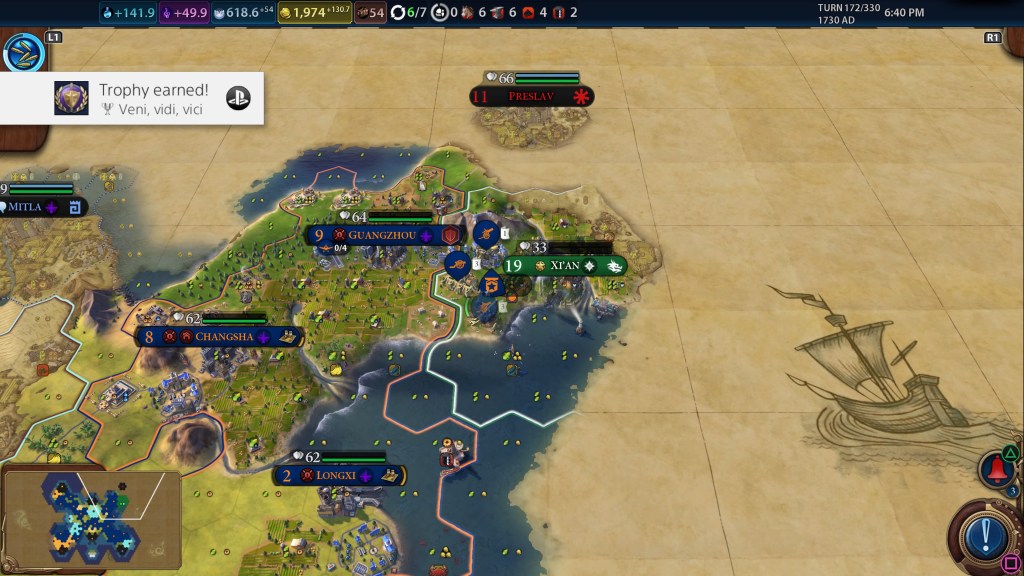Viewport: 1024px width, 576px height.
Task: Open the round emblem menu button in the top-left corner
Action: point(23,53)
